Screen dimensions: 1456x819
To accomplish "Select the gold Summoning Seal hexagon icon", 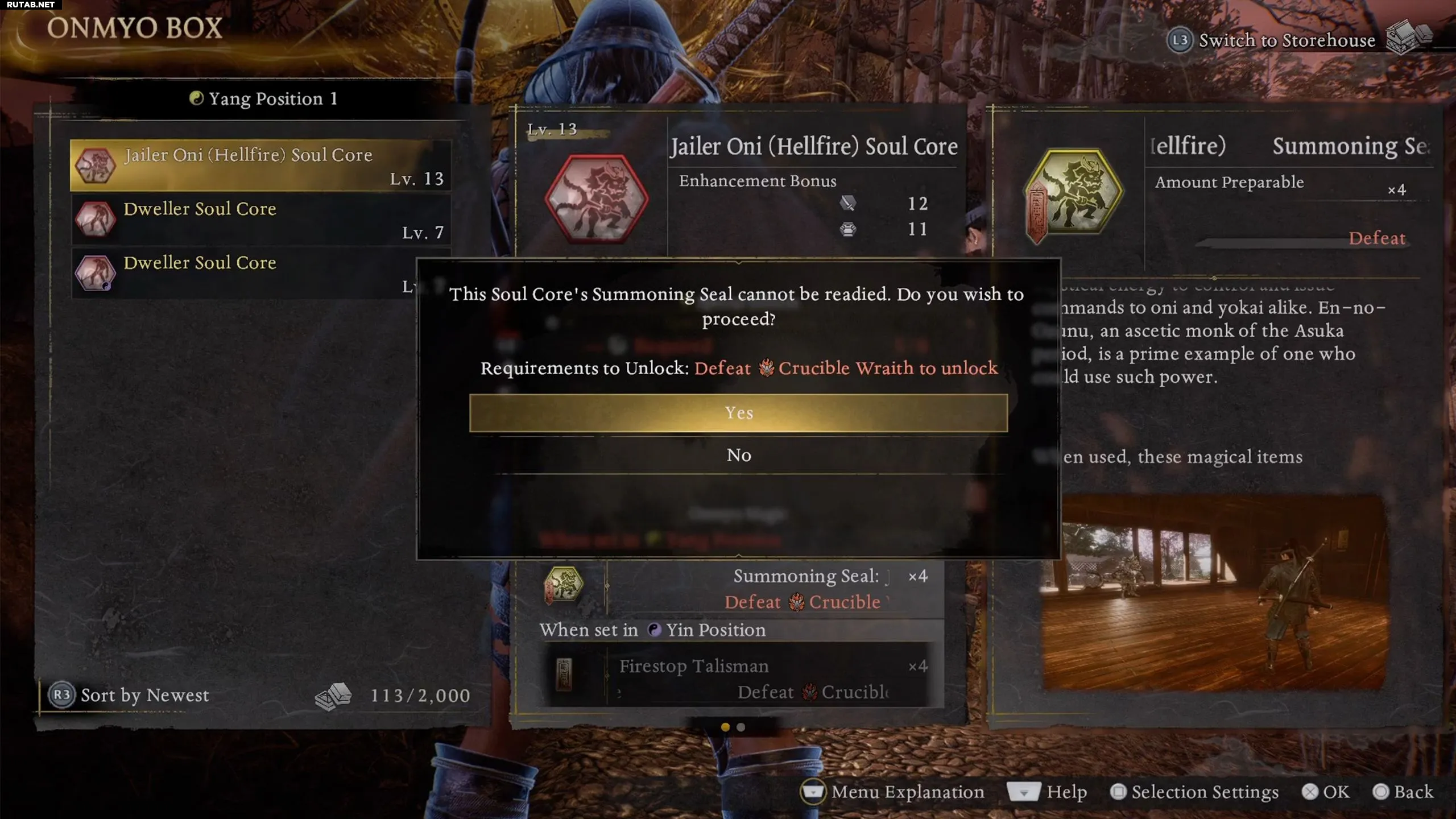I will click(x=1073, y=193).
